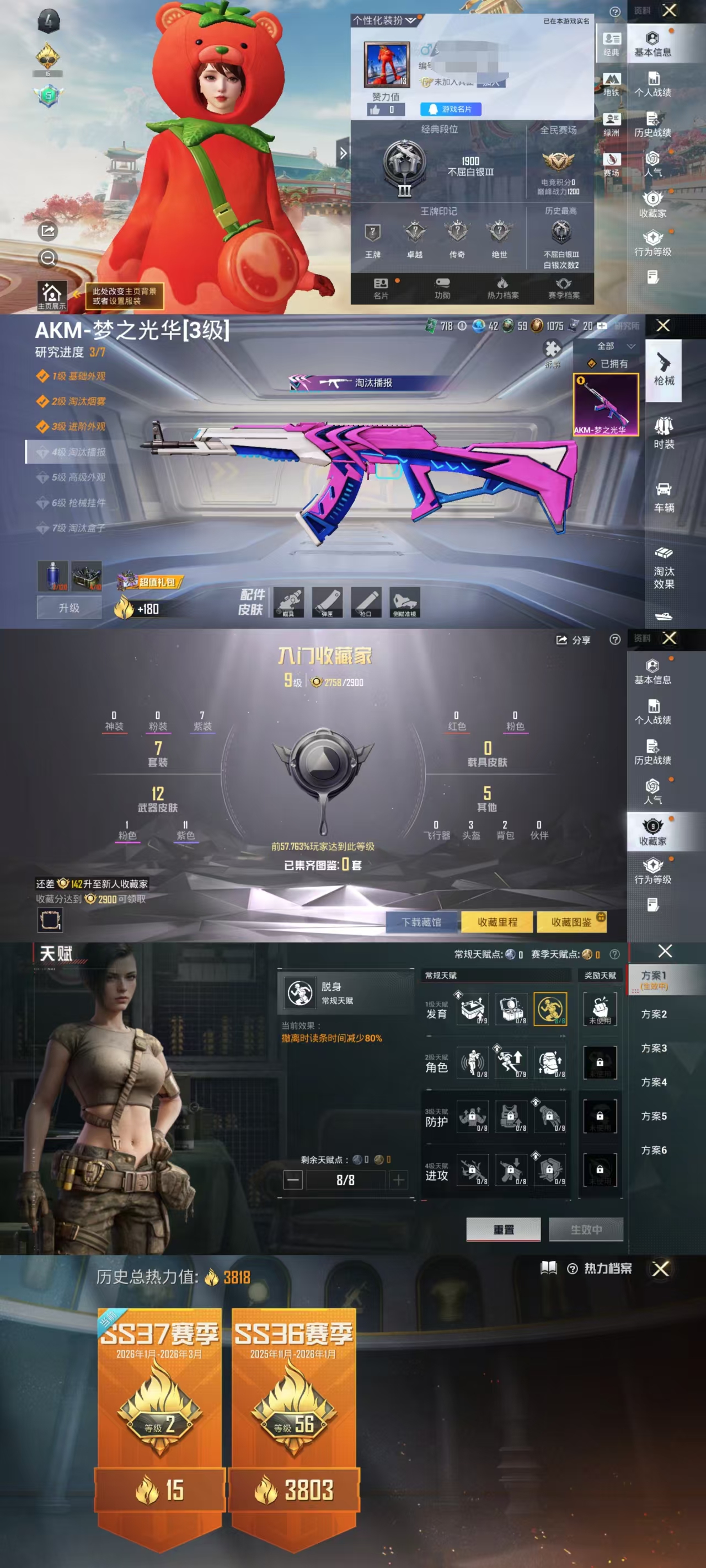View the 收藏图鉴 catalogue
The image size is (706, 1568).
[571, 922]
